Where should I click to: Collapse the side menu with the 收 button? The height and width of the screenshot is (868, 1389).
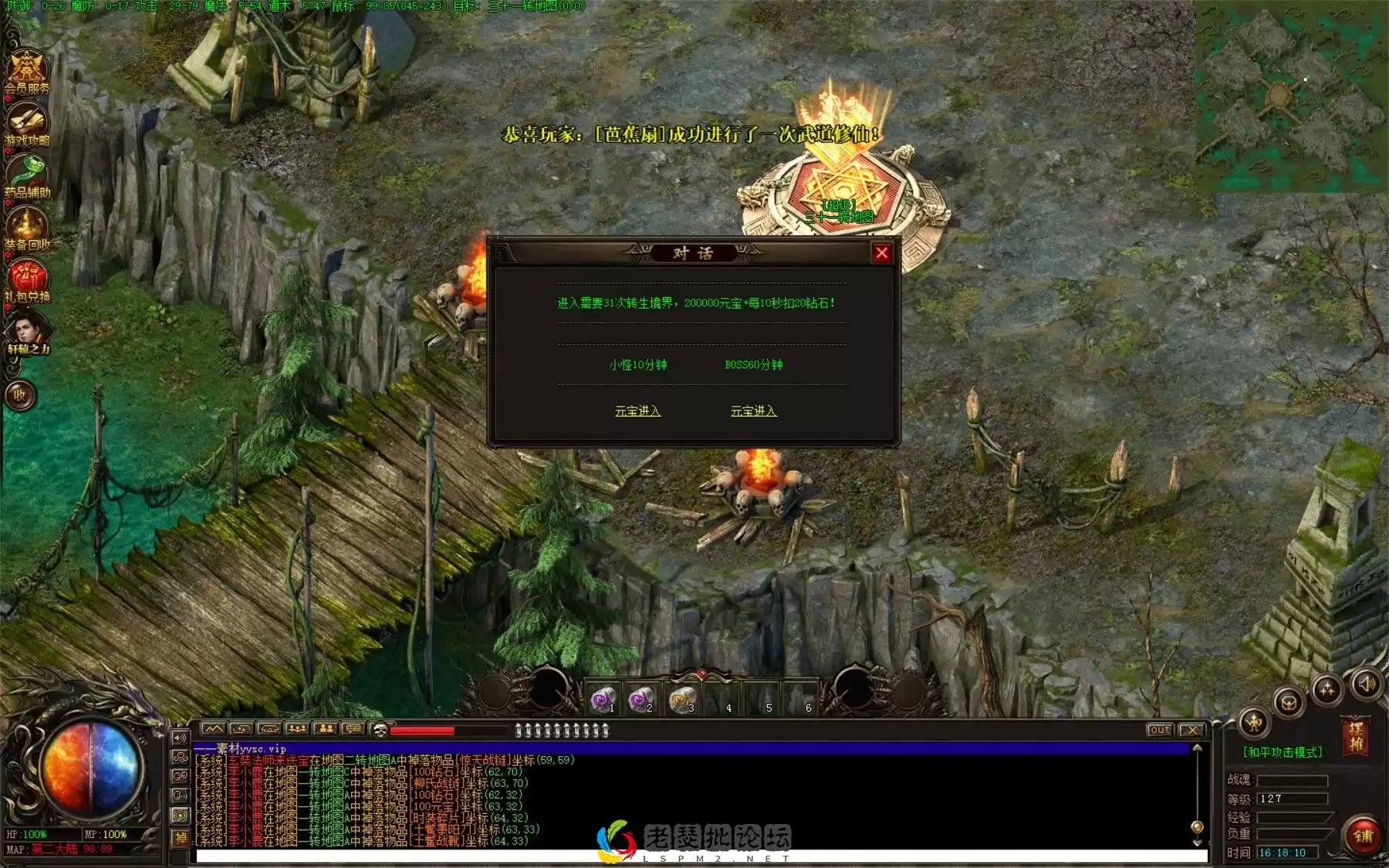(x=20, y=395)
